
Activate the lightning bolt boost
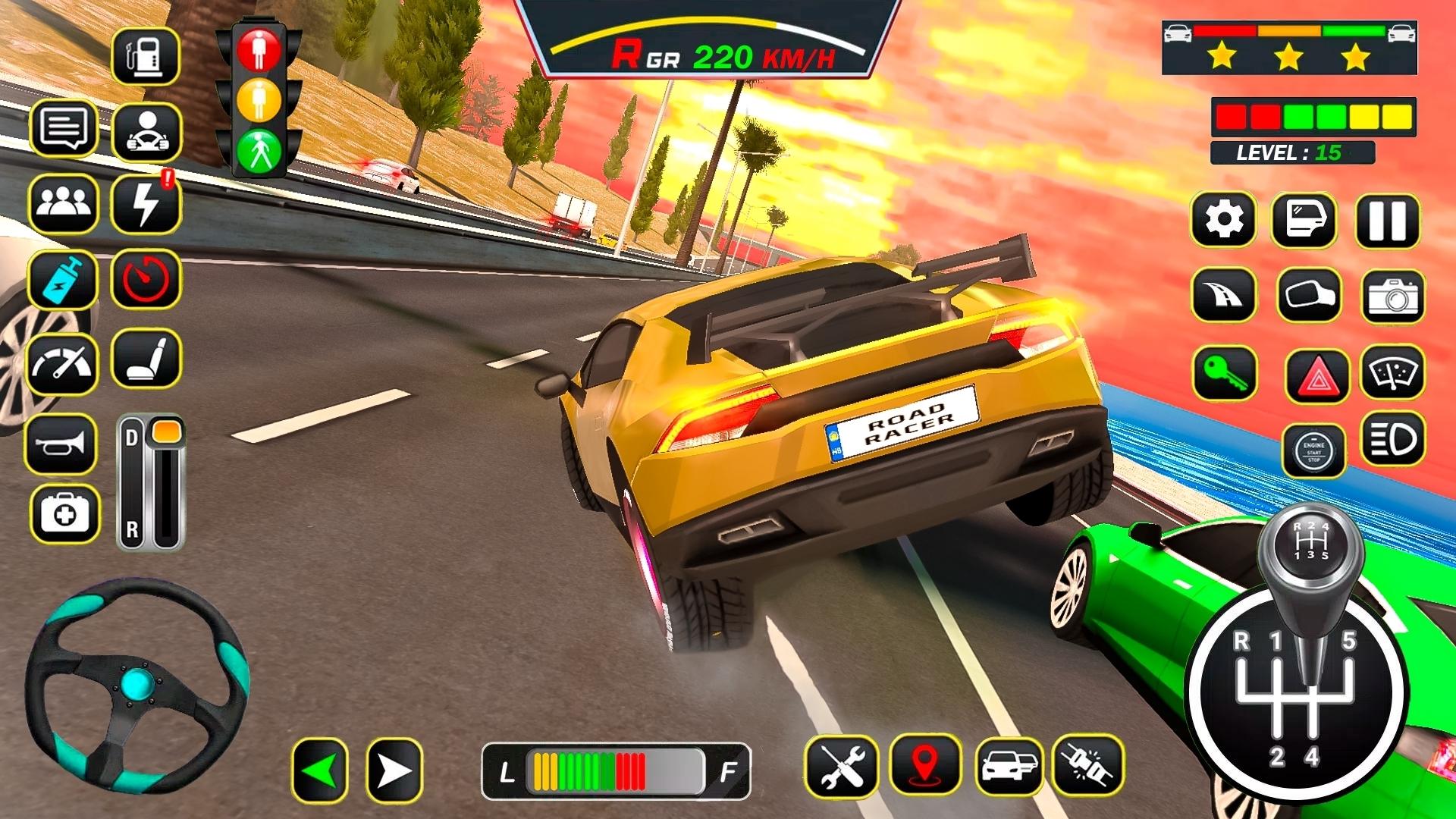[x=146, y=204]
